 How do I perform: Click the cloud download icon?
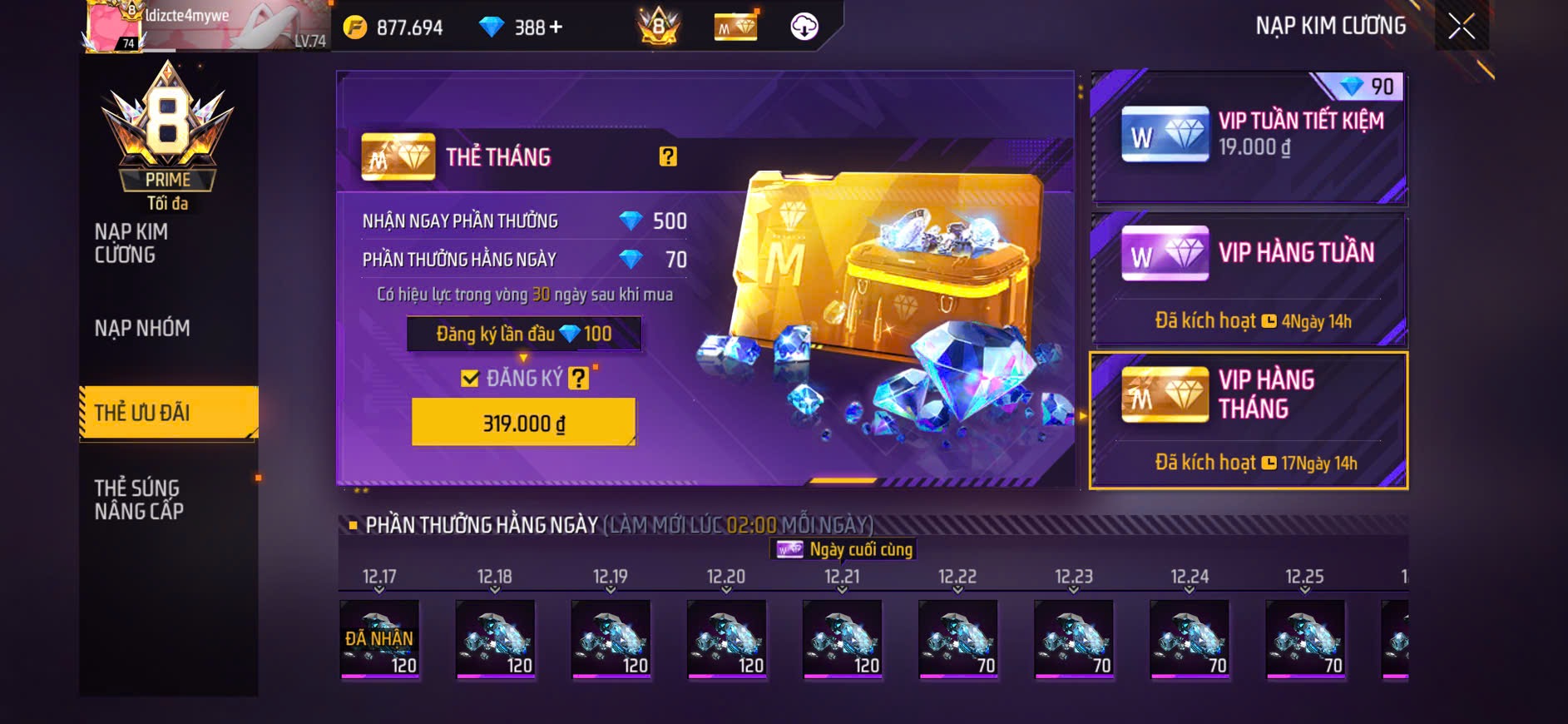coord(804,27)
